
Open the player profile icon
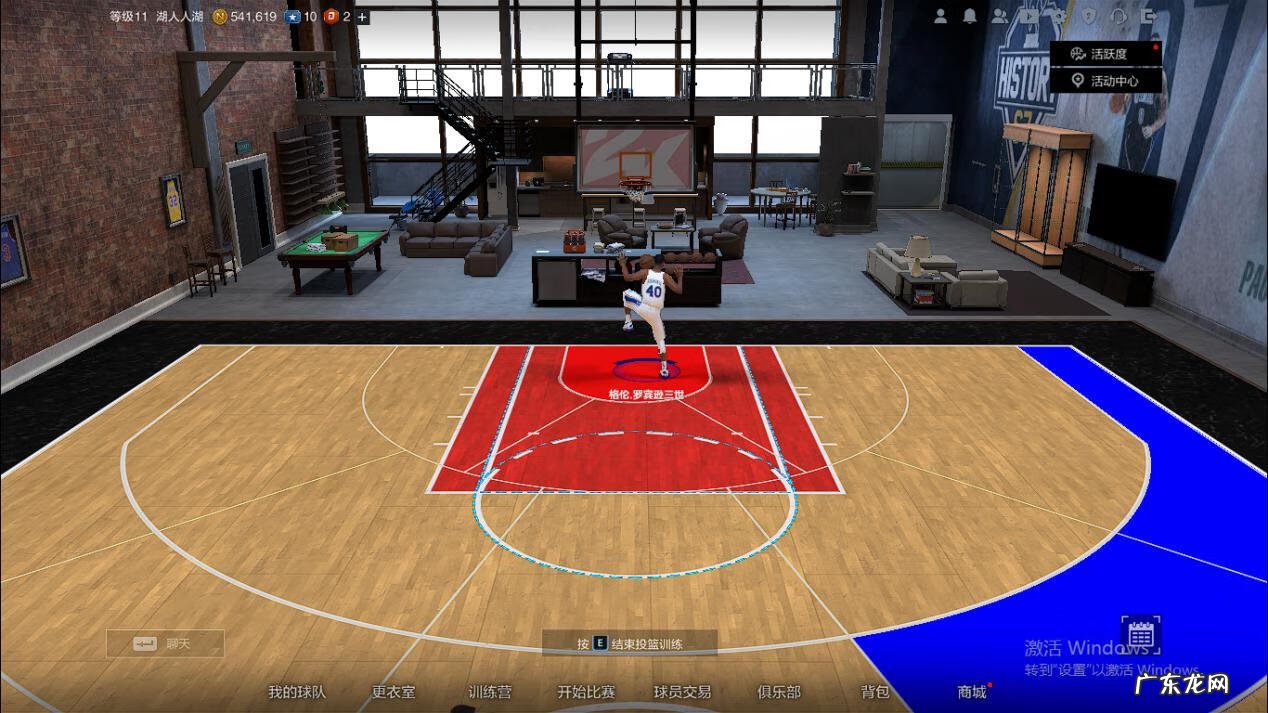[x=941, y=16]
